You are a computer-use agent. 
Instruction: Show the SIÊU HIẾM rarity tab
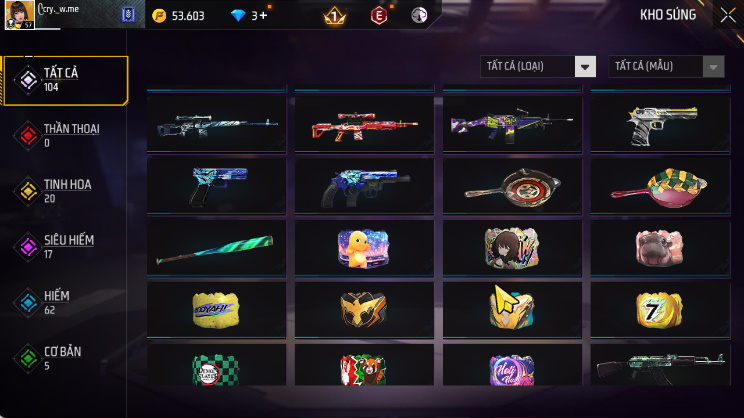[x=66, y=247]
